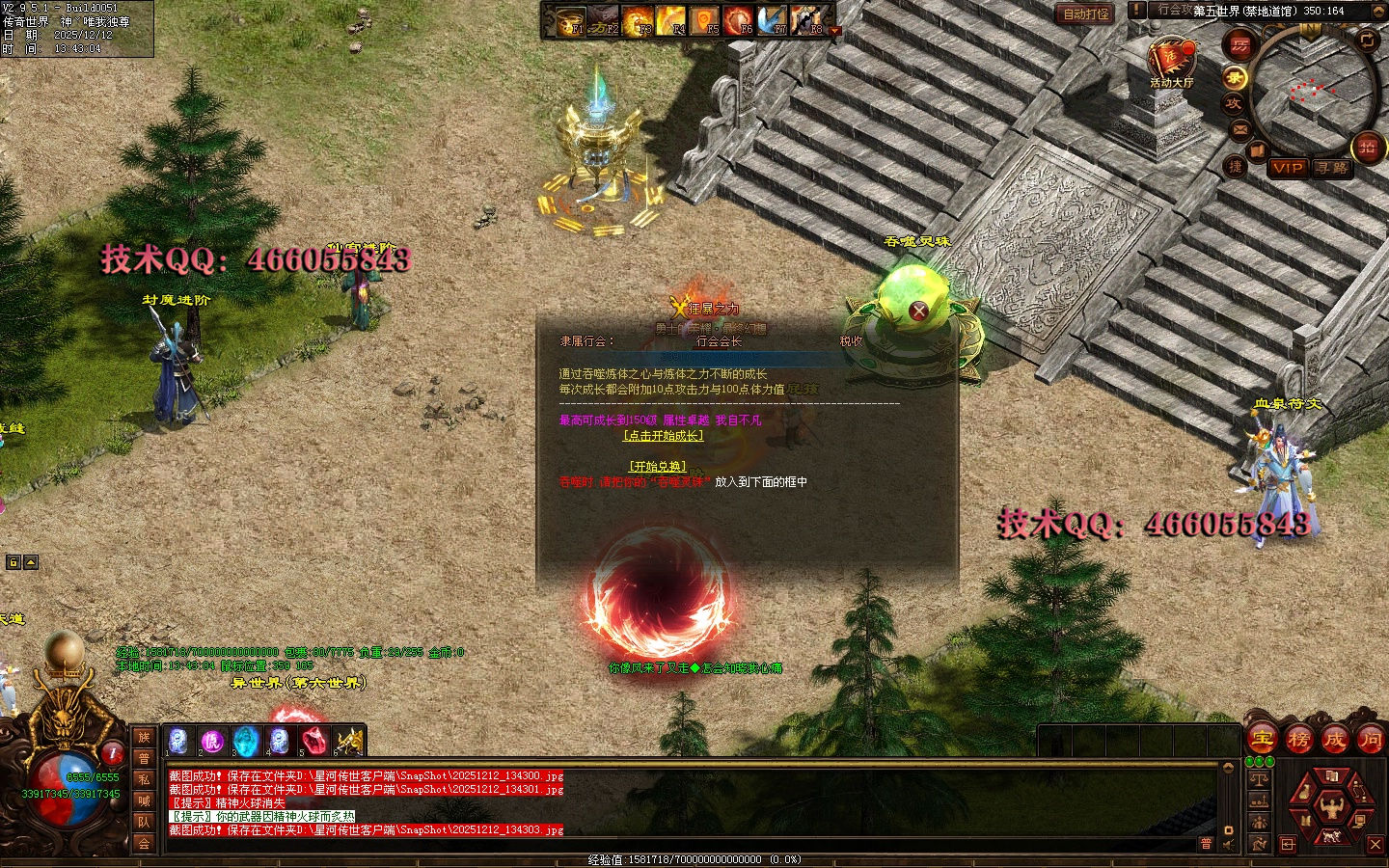Choose the 开始兑换 exchange option

[658, 467]
